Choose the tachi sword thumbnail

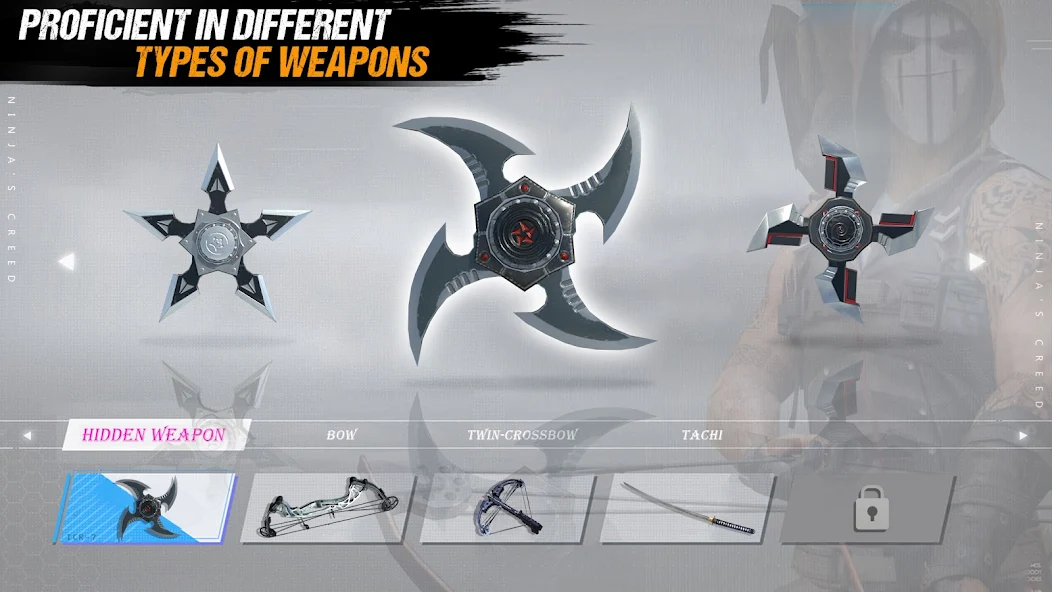tap(686, 508)
